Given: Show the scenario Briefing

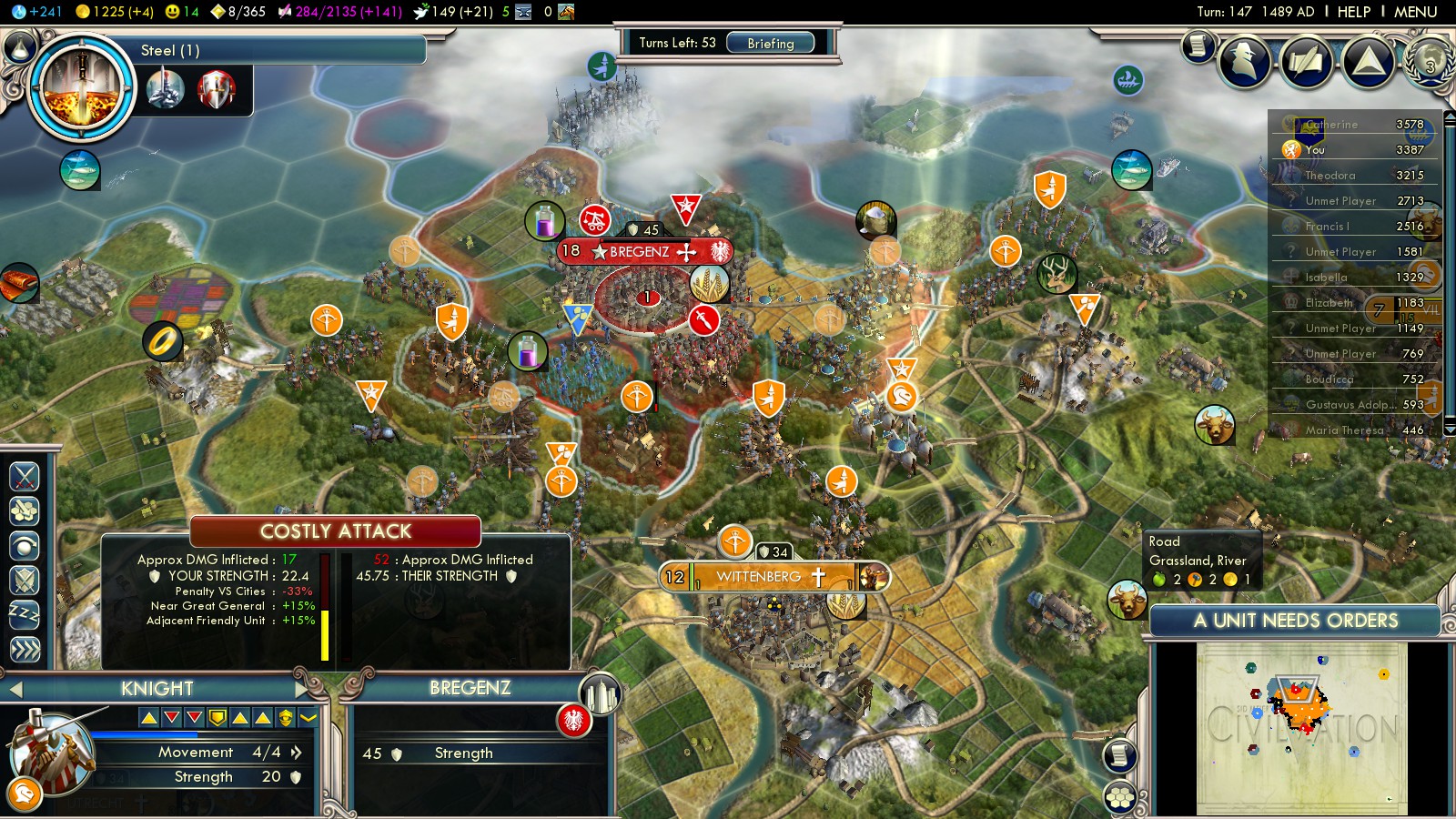Looking at the screenshot, I should coord(770,43).
